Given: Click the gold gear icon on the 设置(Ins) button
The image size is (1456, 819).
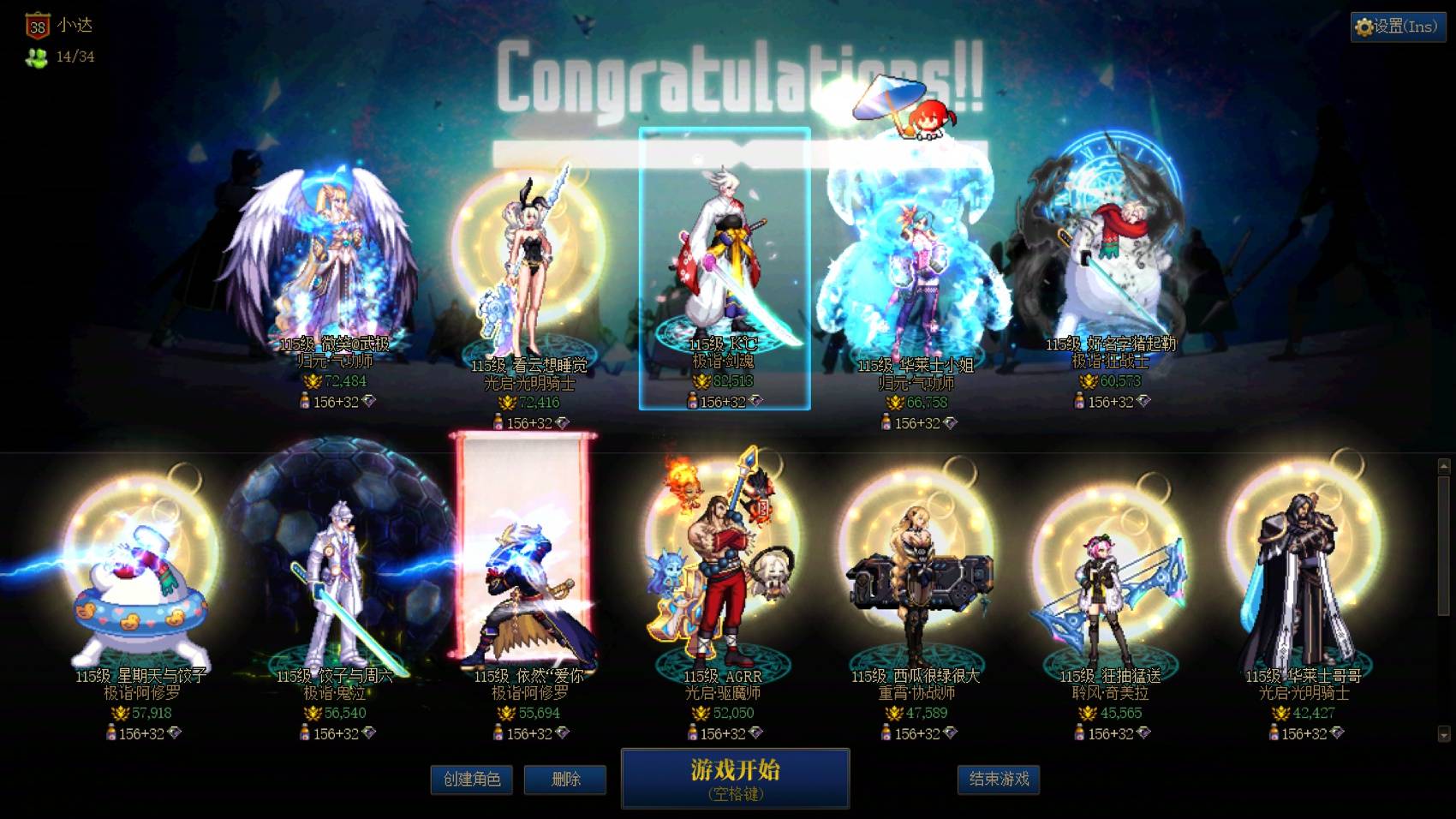Looking at the screenshot, I should pos(1364,26).
